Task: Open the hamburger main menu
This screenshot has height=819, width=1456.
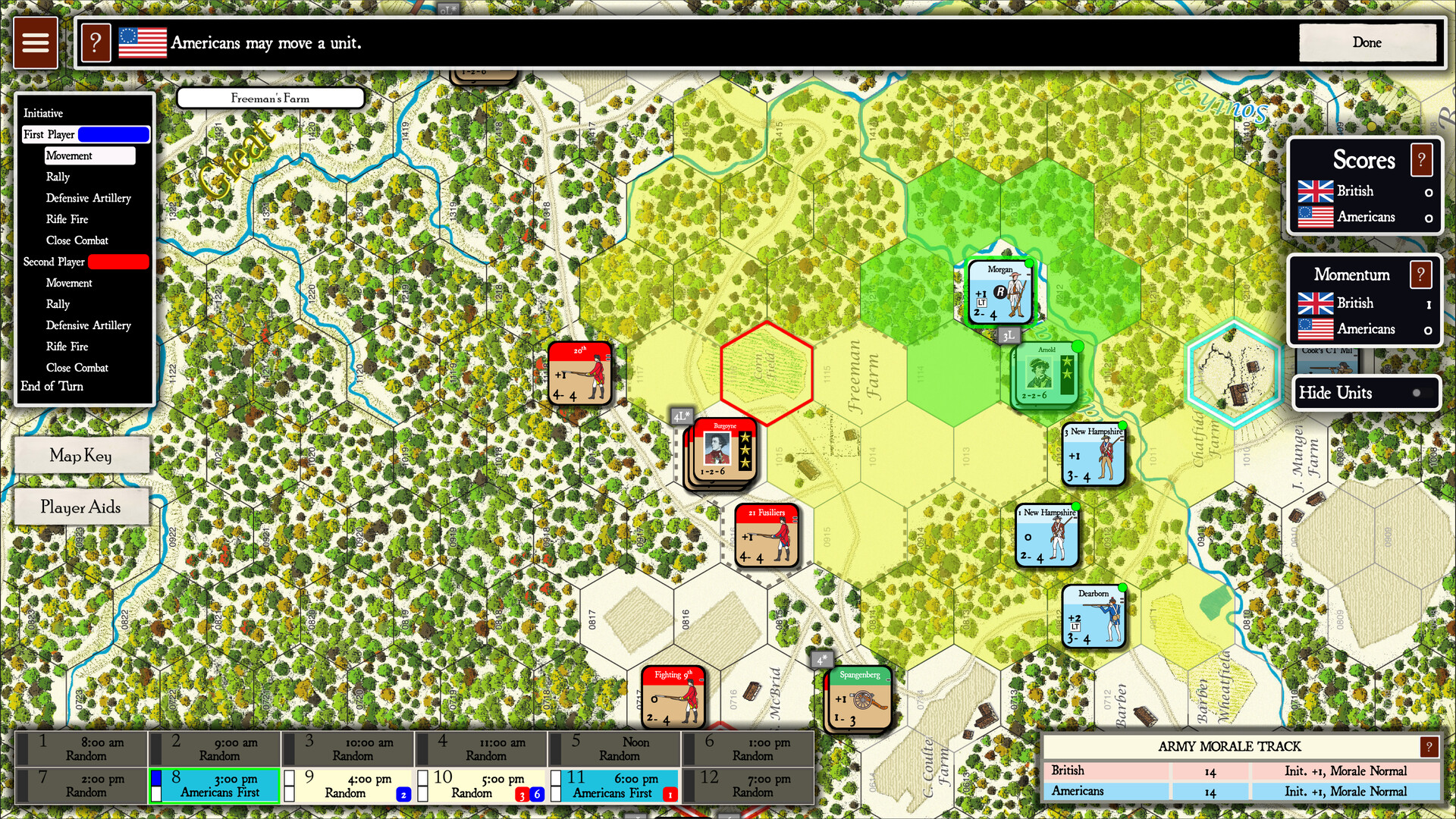Action: (35, 42)
